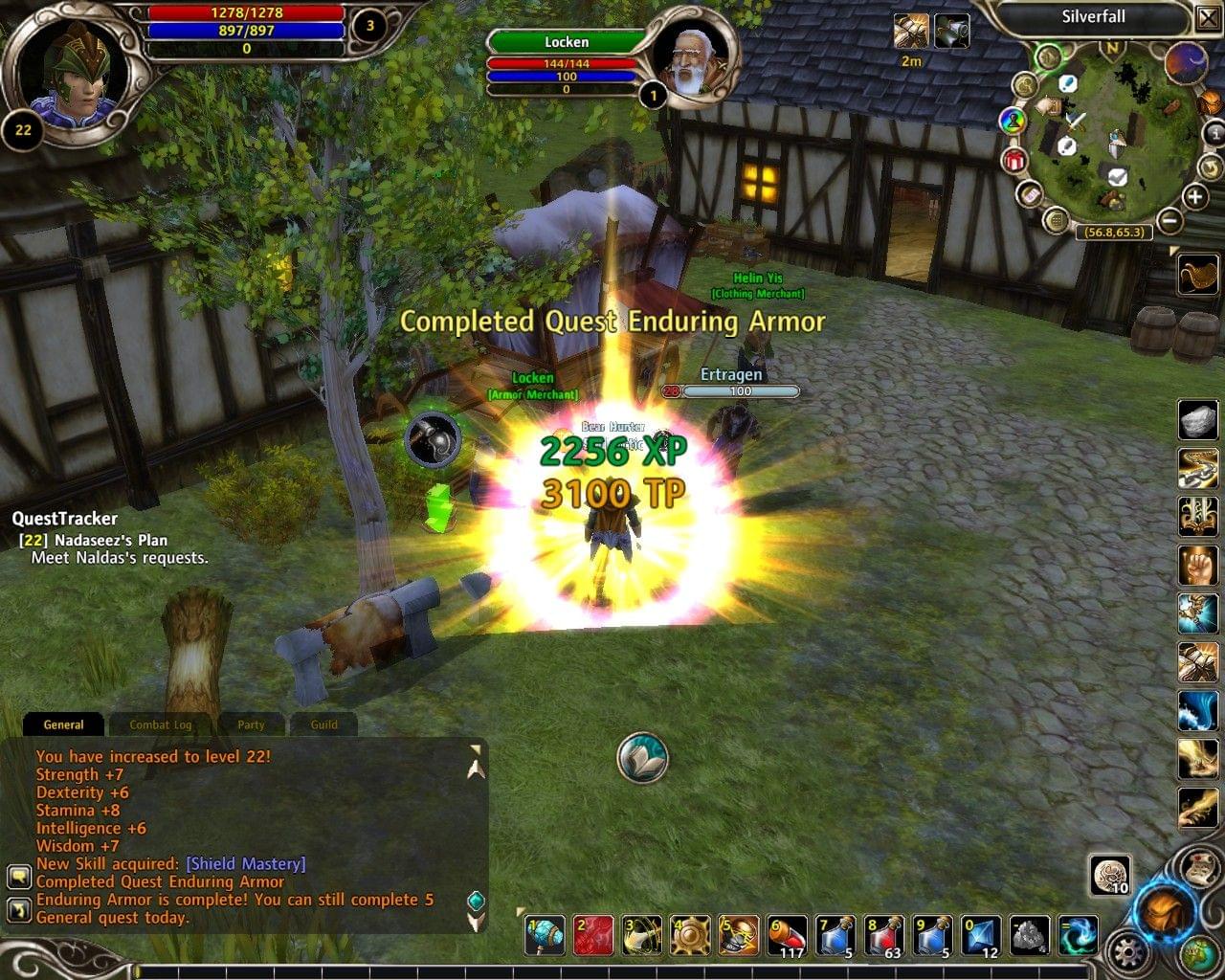The height and width of the screenshot is (980, 1225).
Task: Zoom in the minimap with plus button
Action: tap(1194, 197)
